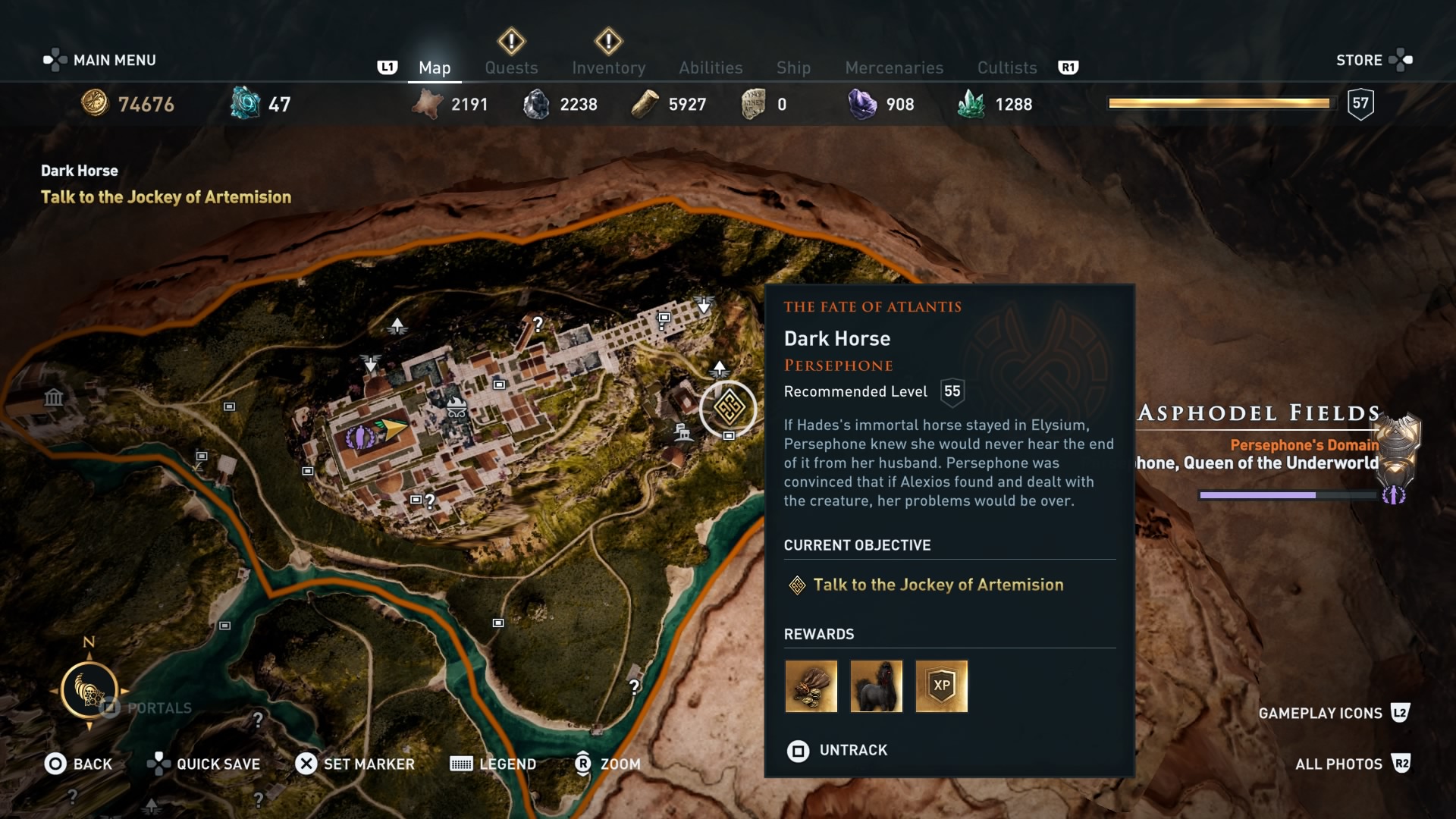Switch to the Quests tab
This screenshot has height=819, width=1456.
point(511,67)
